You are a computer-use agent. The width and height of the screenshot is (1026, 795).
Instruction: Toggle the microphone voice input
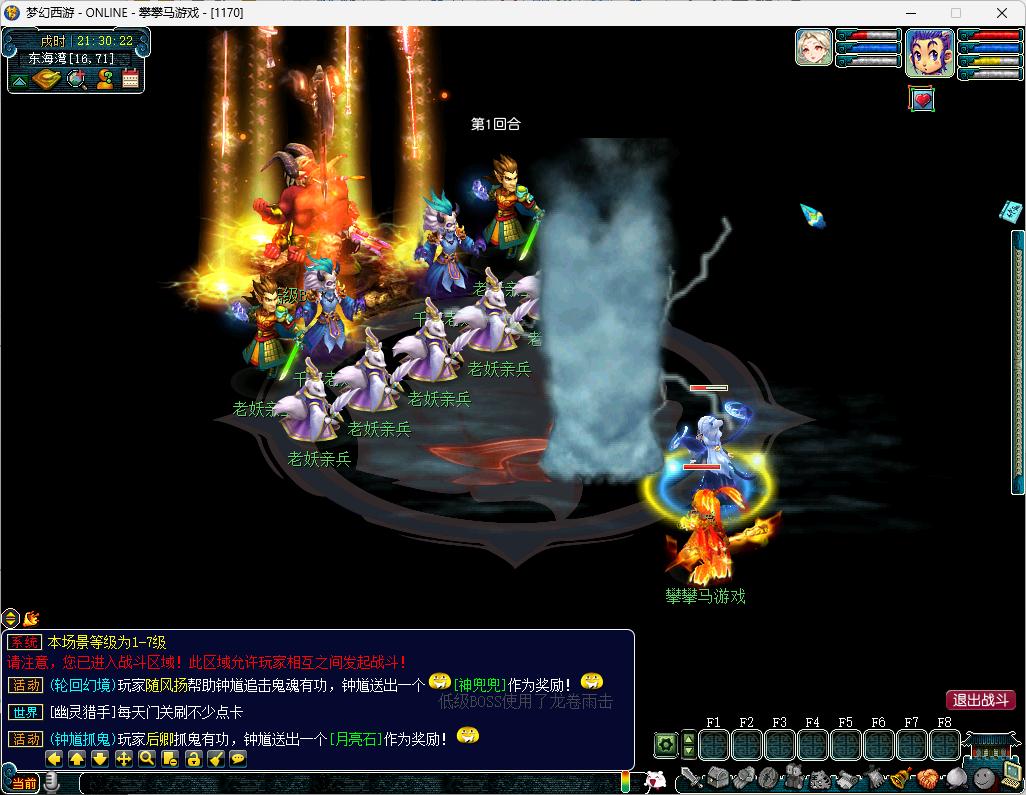pos(52,782)
